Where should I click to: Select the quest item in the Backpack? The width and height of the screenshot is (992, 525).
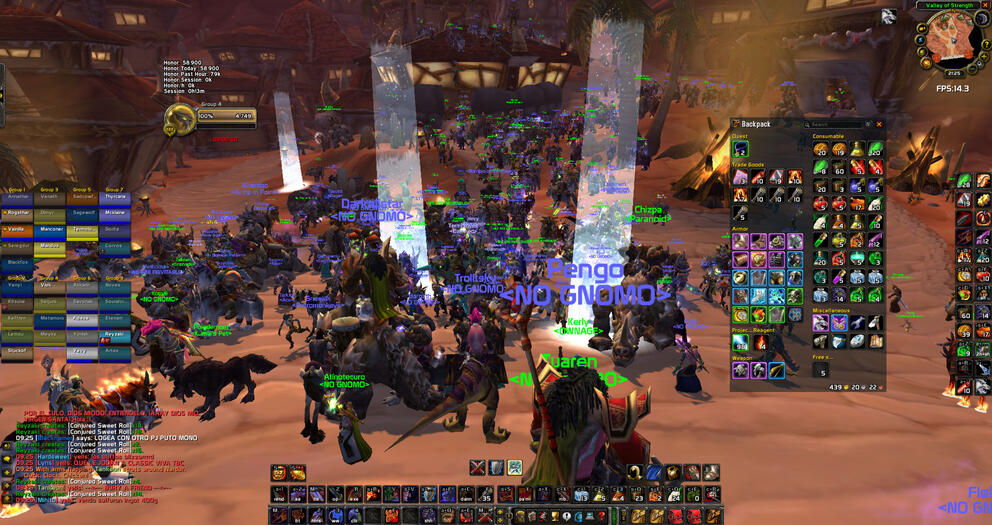[739, 149]
